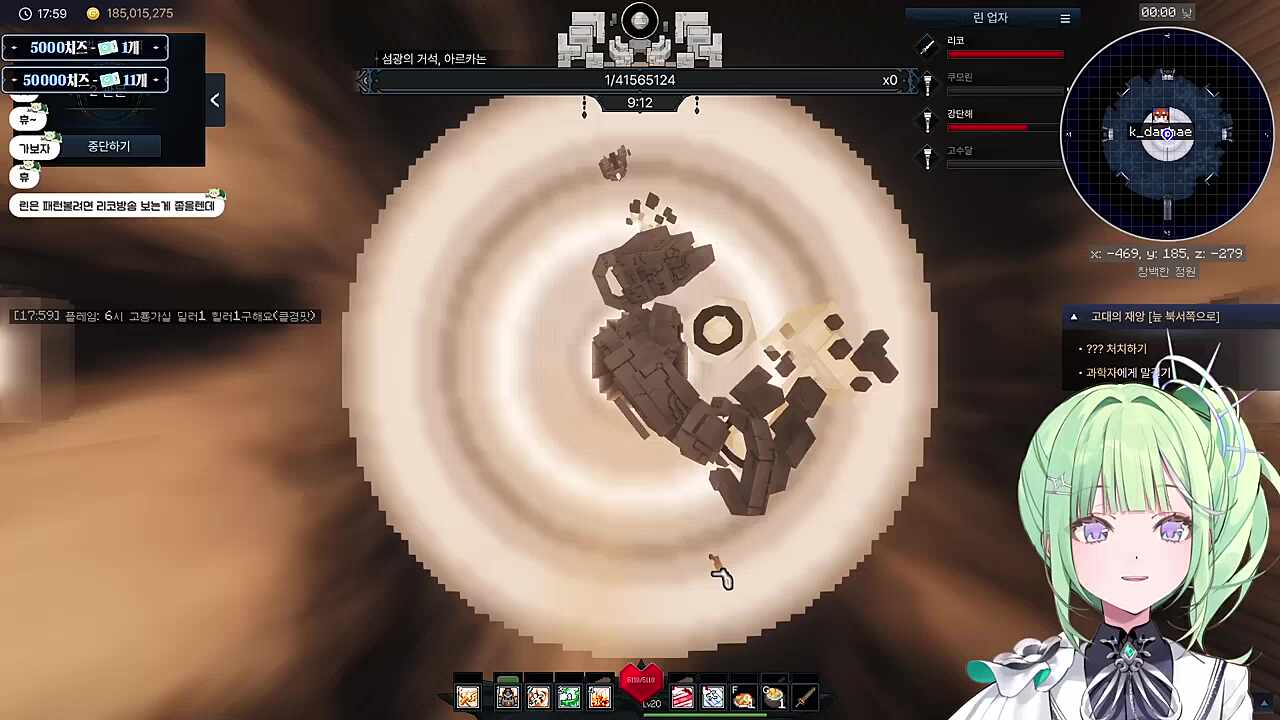The width and height of the screenshot is (1280, 720).
Task: Activate the green wind skill in the hotbar
Action: [569, 697]
